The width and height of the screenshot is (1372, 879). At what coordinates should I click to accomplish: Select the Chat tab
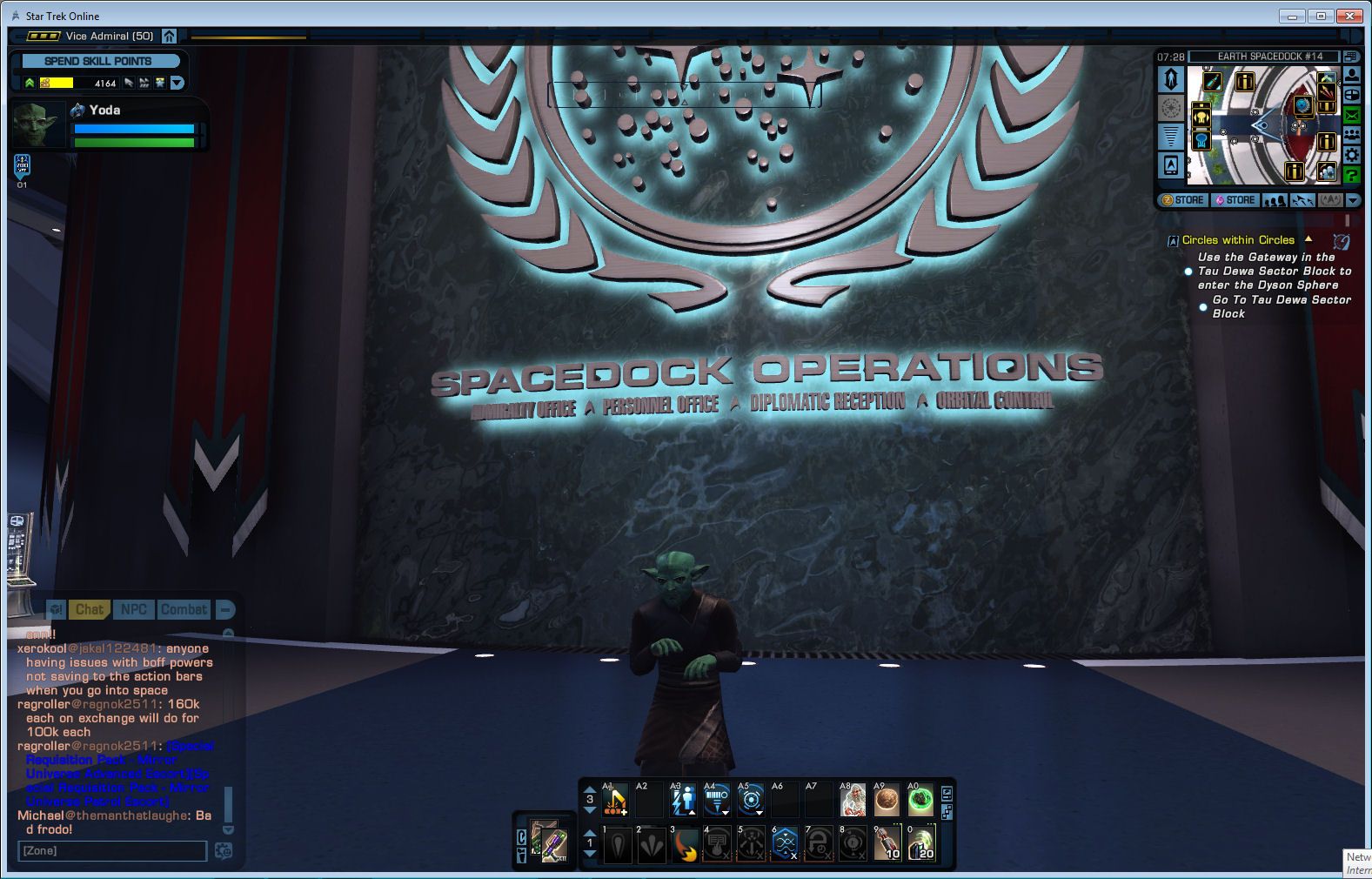89,609
